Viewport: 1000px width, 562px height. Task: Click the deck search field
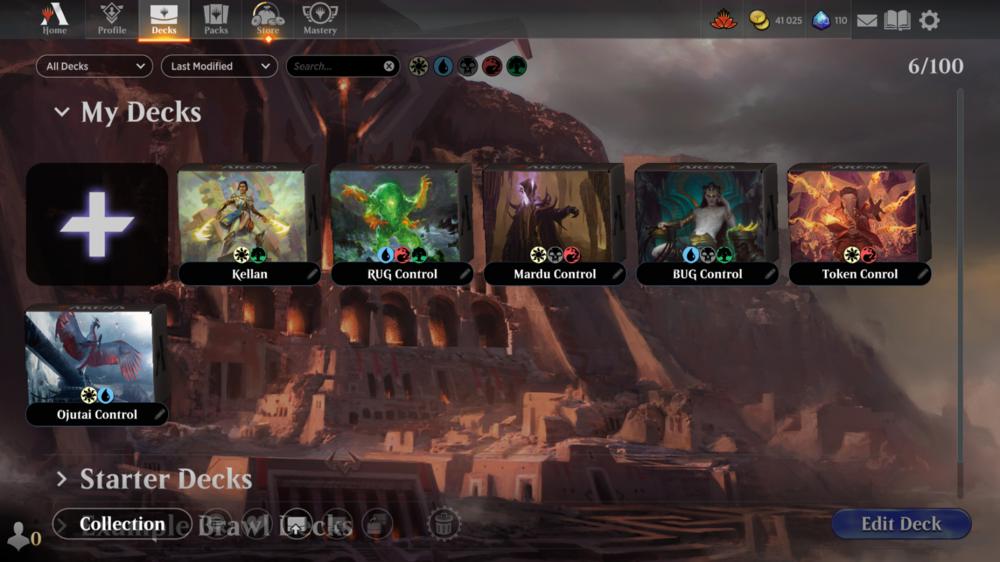point(335,66)
